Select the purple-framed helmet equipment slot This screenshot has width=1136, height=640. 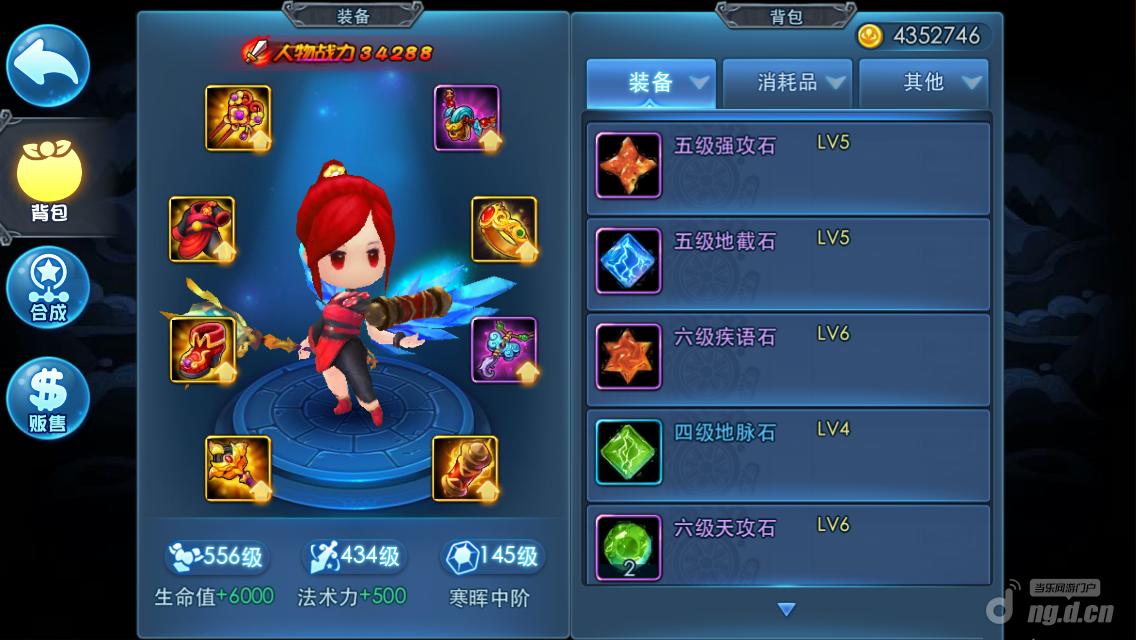(x=467, y=118)
